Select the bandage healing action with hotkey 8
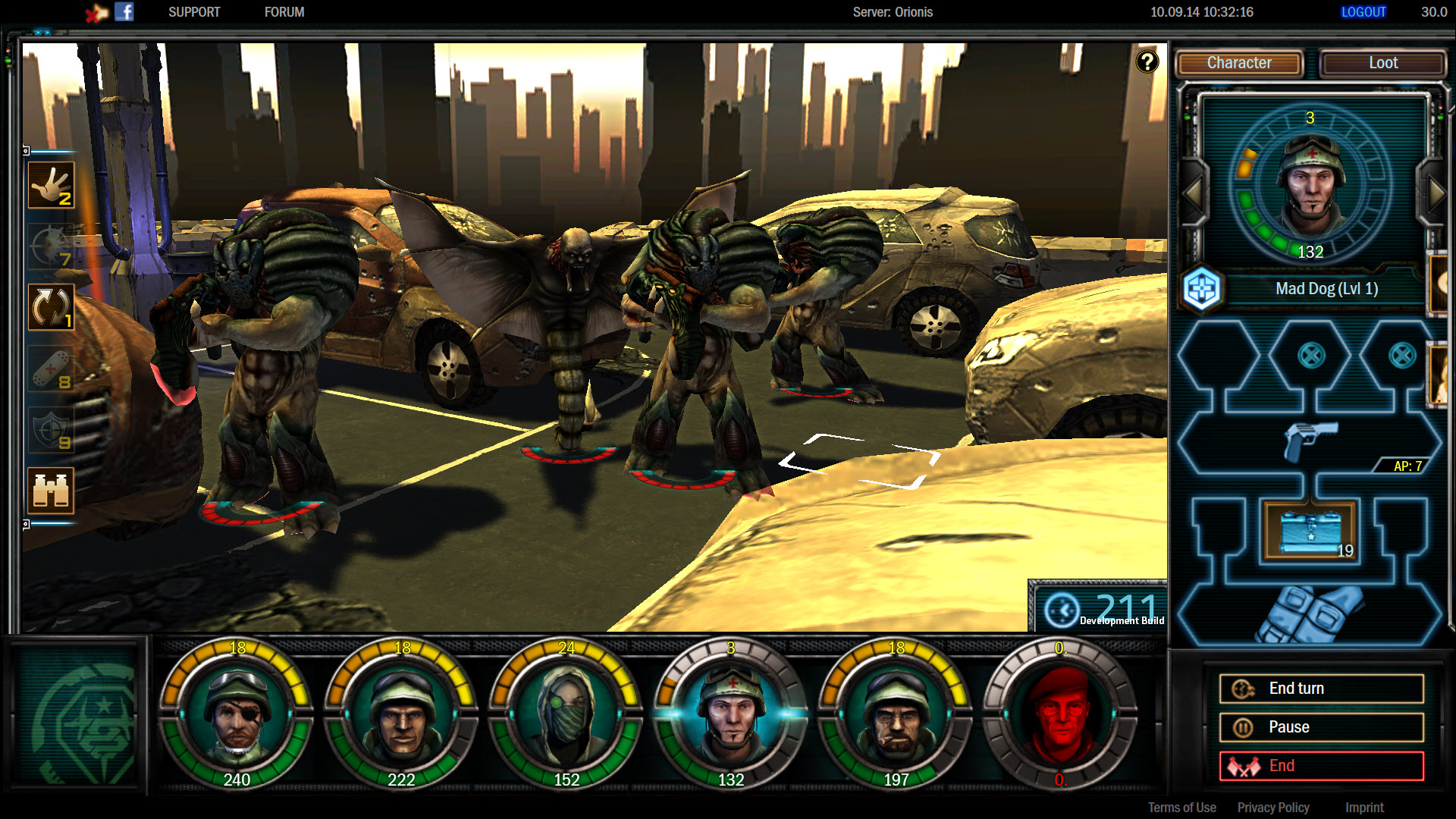 coord(50,366)
